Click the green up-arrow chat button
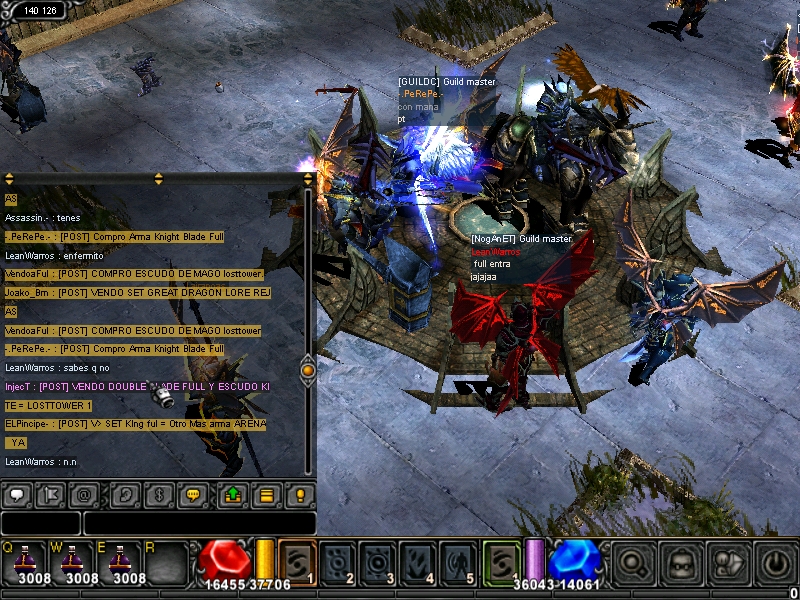This screenshot has height=600, width=800. [x=233, y=495]
